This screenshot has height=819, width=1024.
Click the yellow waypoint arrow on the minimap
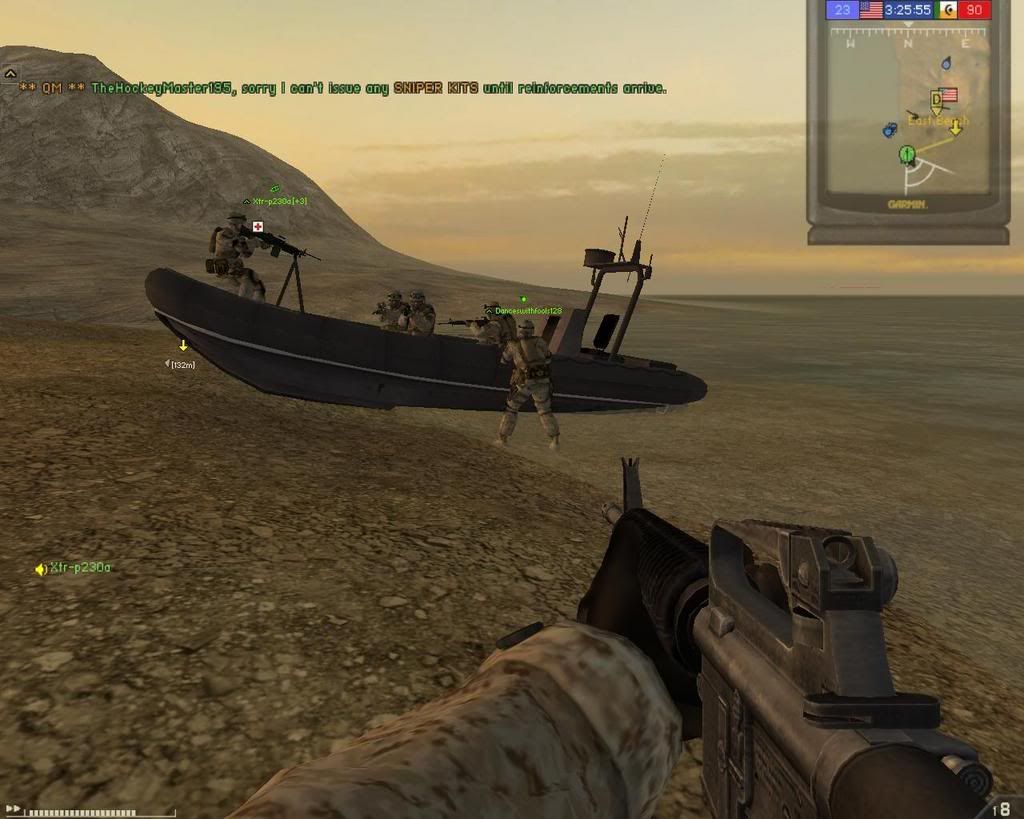[x=955, y=127]
